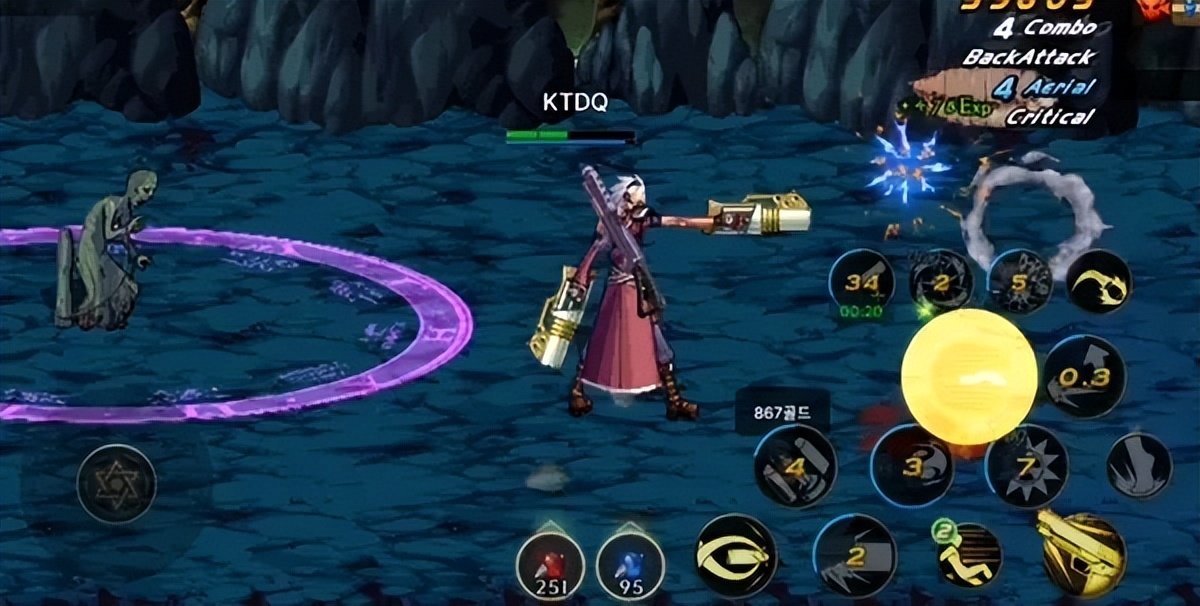Fire the golden pistol basic attack
This screenshot has height=606, width=1200.
pos(1082,553)
